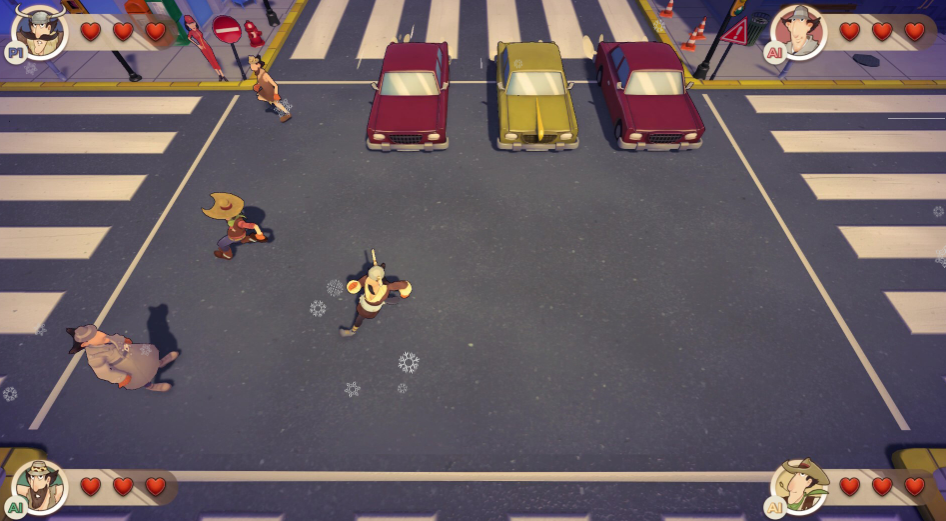Select the P1 horned-helmet player portrait

pyautogui.click(x=40, y=30)
